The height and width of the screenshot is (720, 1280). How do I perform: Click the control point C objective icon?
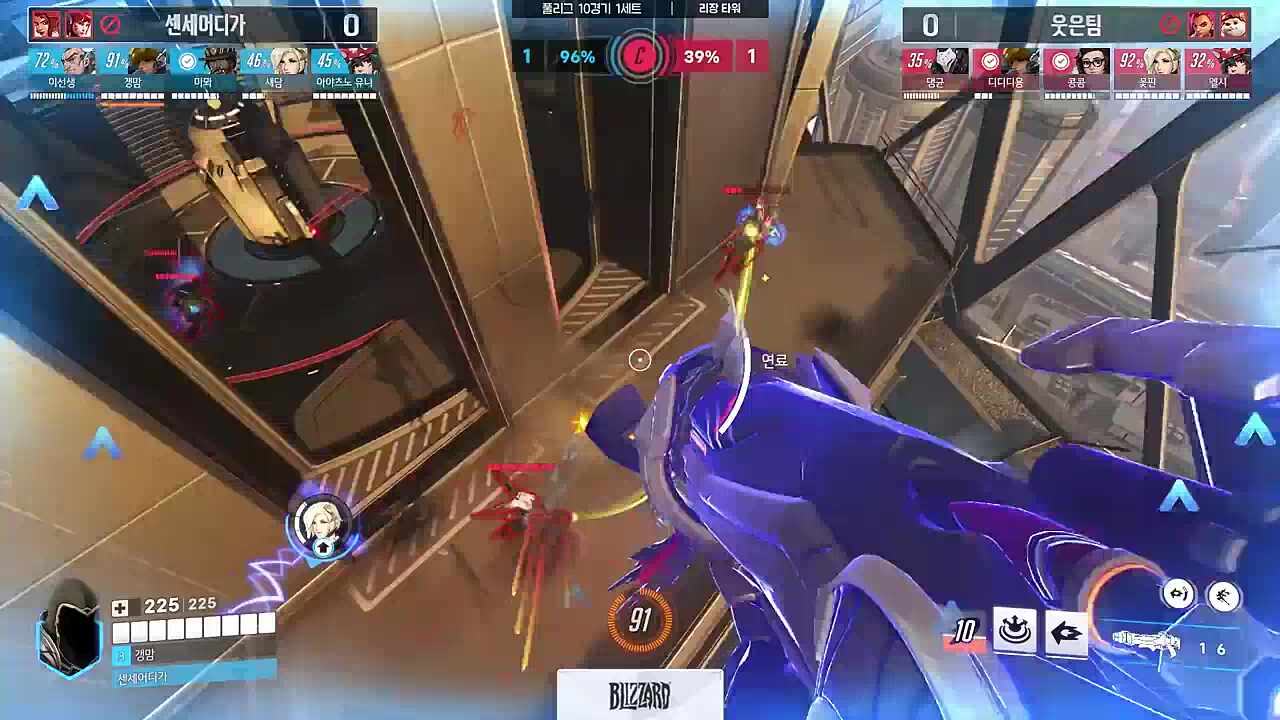(639, 57)
